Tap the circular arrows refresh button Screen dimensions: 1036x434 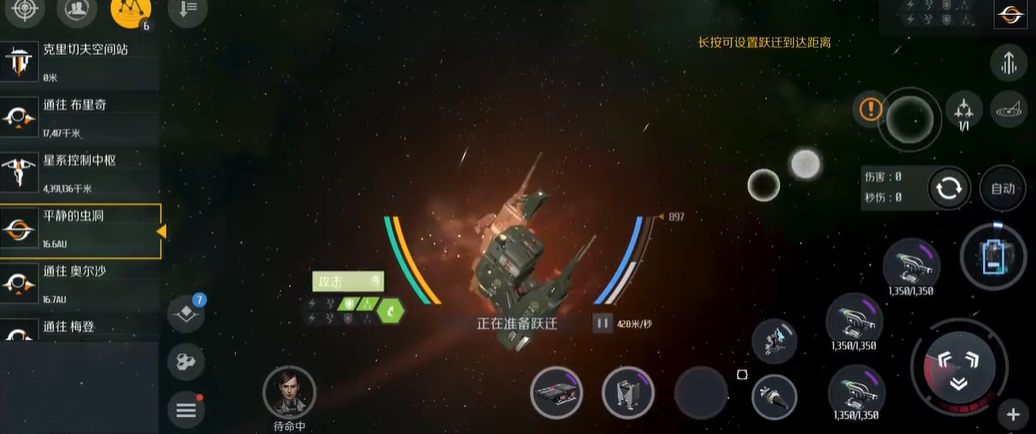(x=949, y=188)
